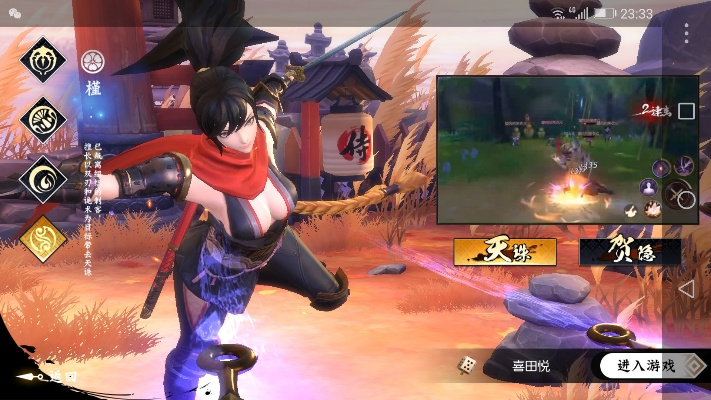Select the crescent moon diamond class emblem
Viewport: 711px width, 400px height.
point(43,179)
